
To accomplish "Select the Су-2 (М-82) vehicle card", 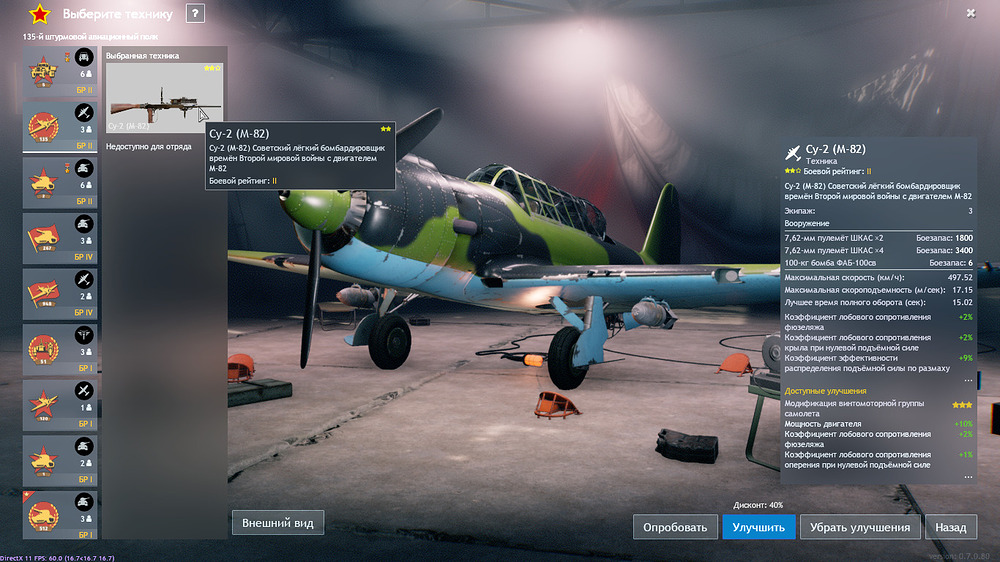I will coord(165,97).
